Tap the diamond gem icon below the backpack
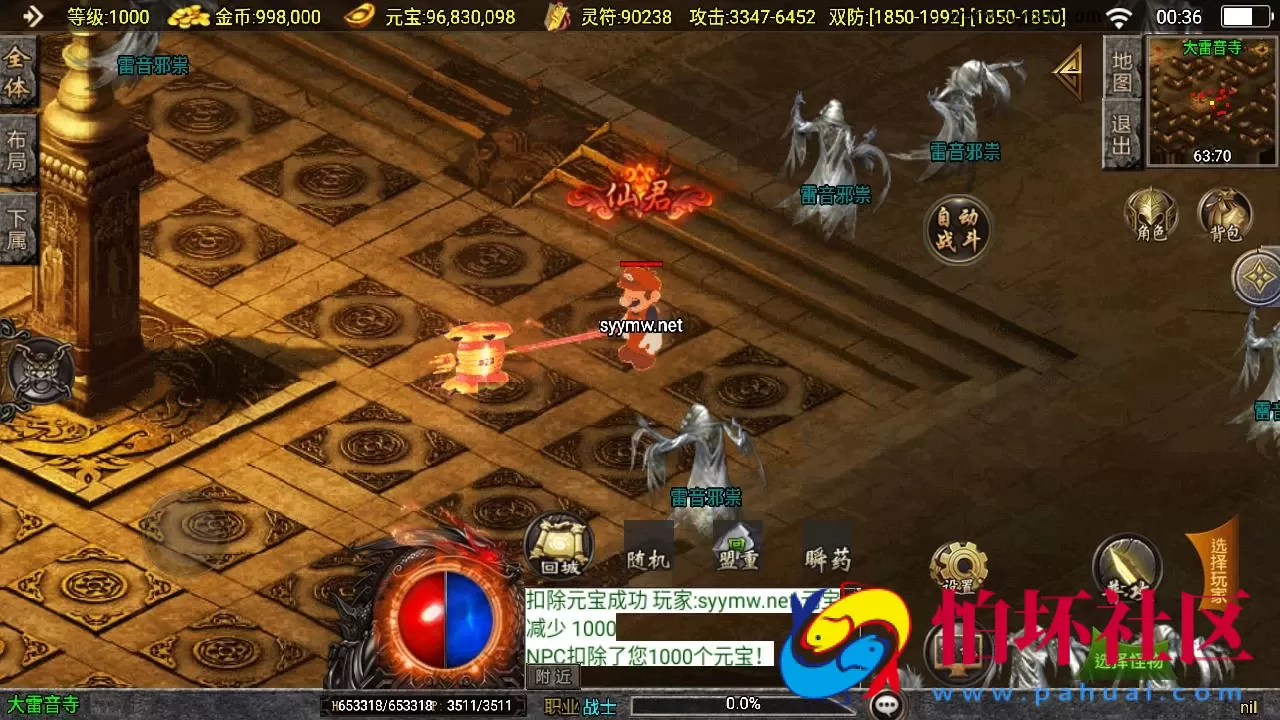The width and height of the screenshot is (1280, 720). coord(1258,277)
